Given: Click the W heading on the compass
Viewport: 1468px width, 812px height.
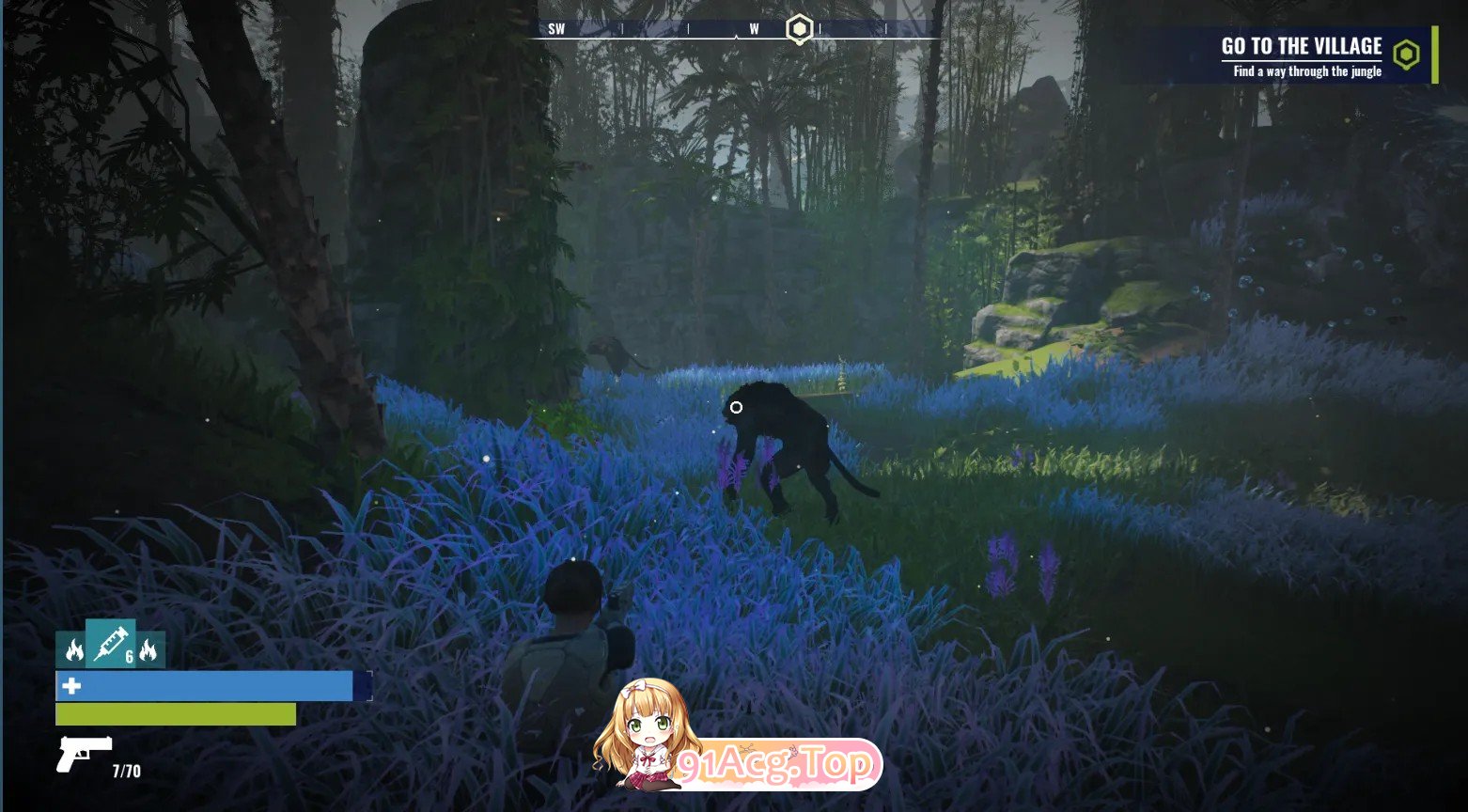Looking at the screenshot, I should pos(753,28).
